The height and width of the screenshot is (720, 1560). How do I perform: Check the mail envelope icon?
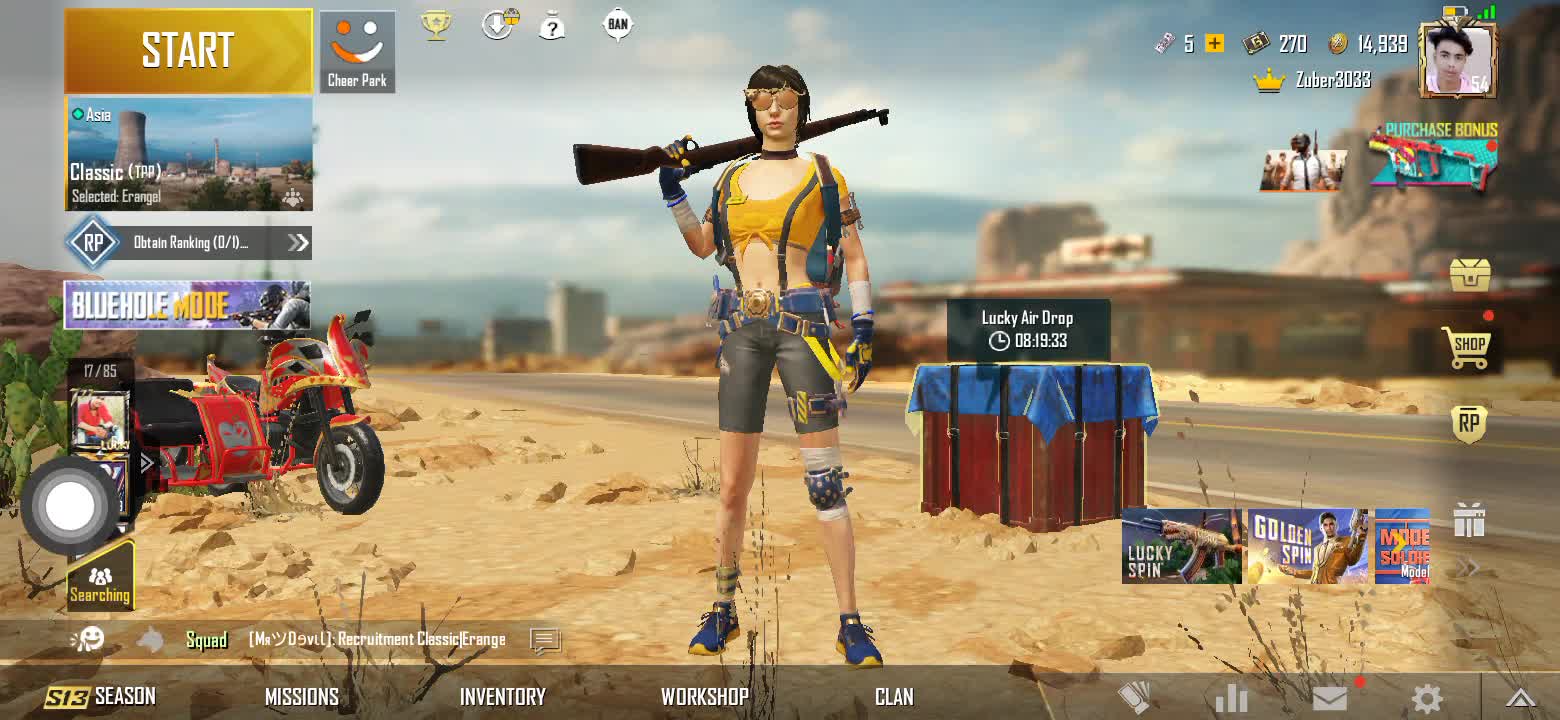tap(1330, 698)
